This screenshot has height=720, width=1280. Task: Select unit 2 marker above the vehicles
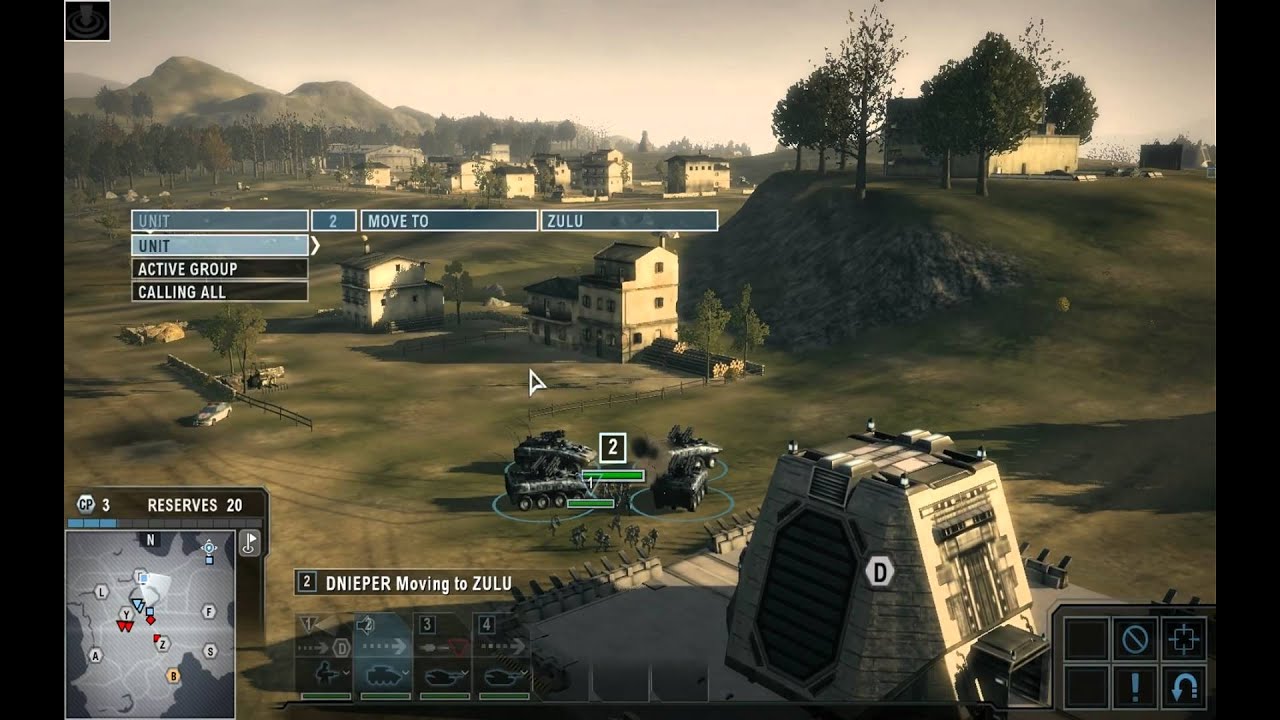tap(612, 446)
